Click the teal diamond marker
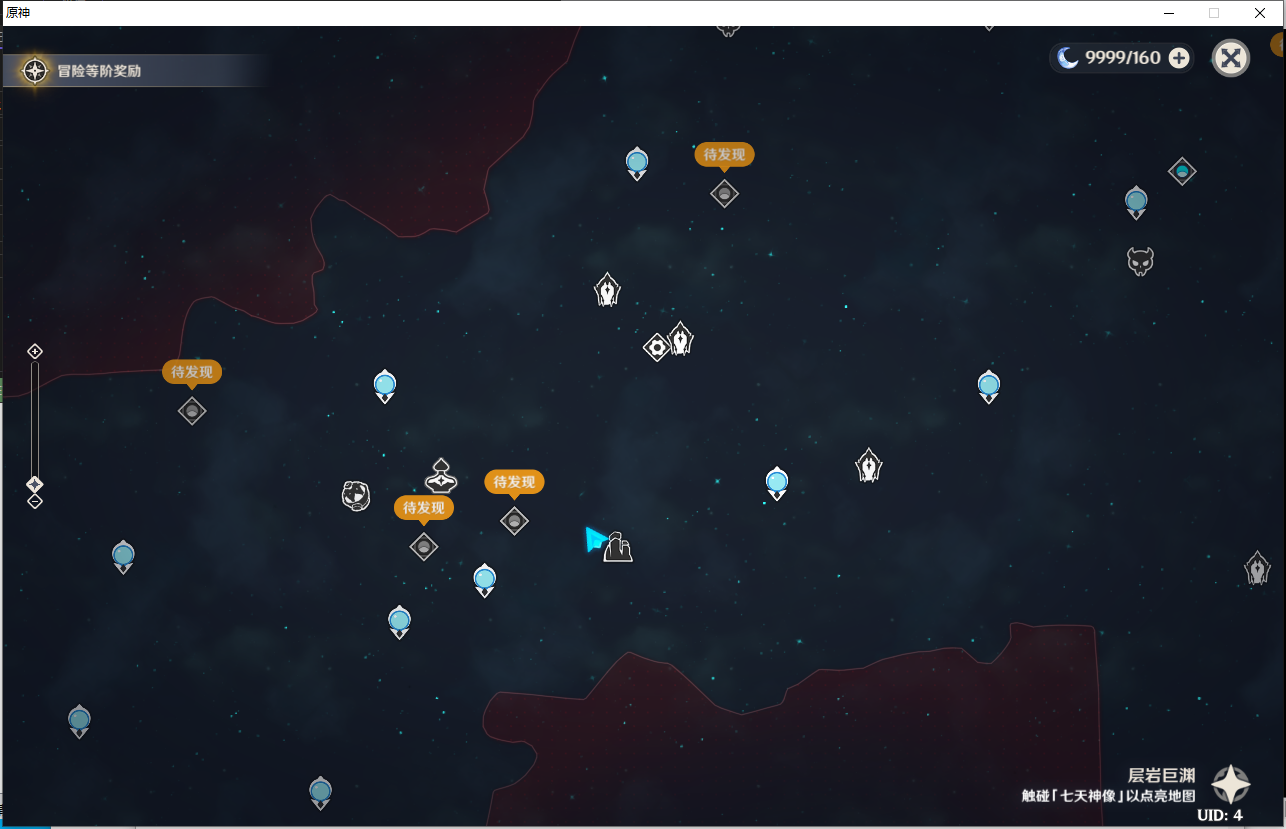 (x=1182, y=171)
